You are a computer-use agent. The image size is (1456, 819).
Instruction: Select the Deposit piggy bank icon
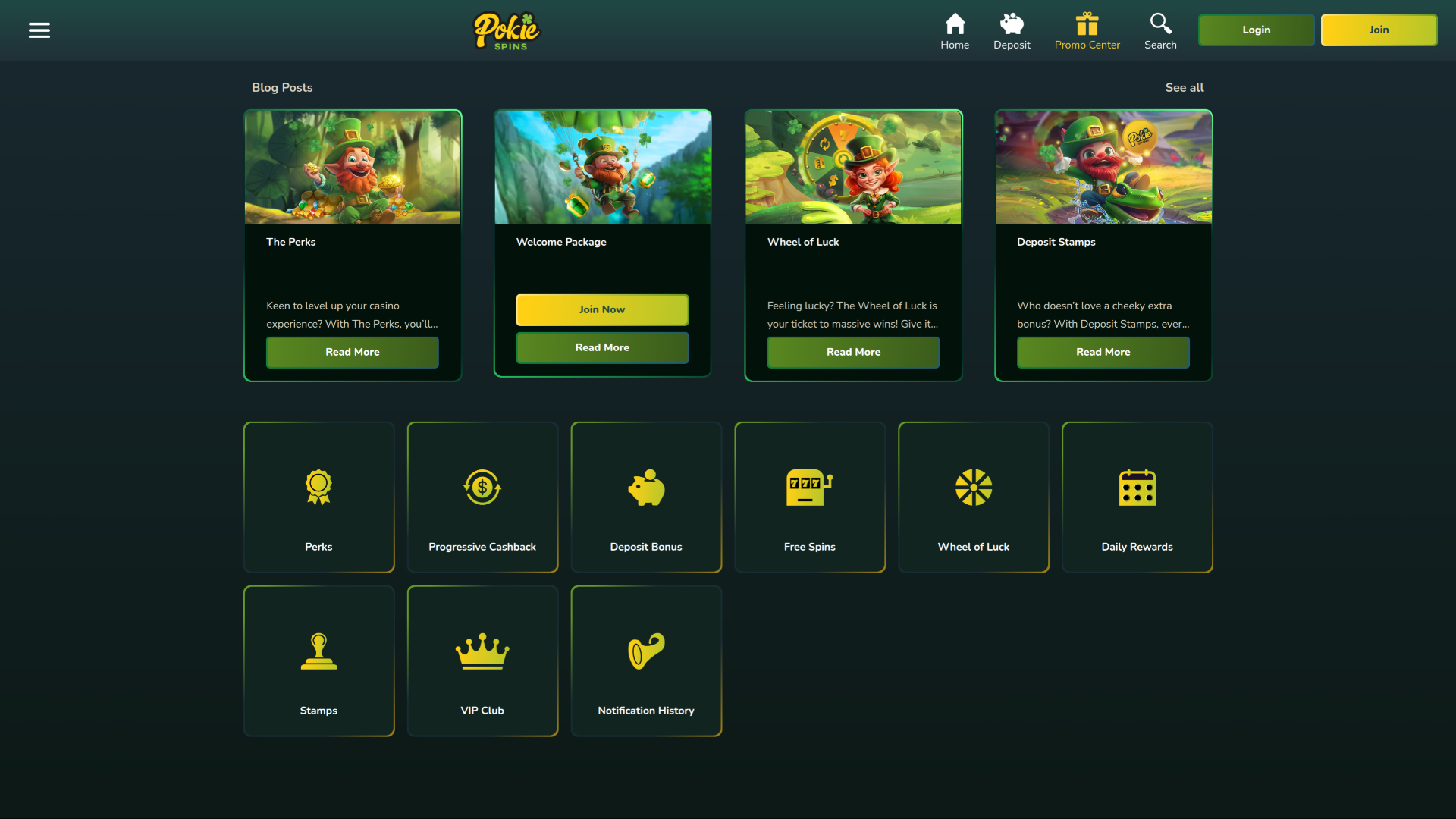tap(1012, 23)
